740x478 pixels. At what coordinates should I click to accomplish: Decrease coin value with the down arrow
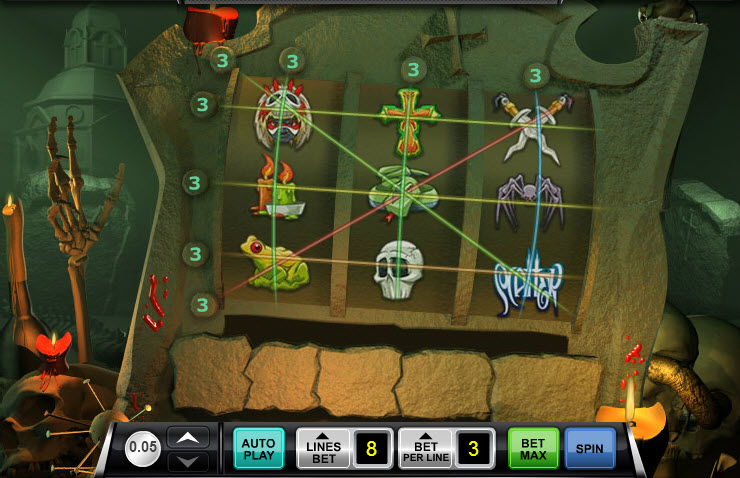point(188,461)
